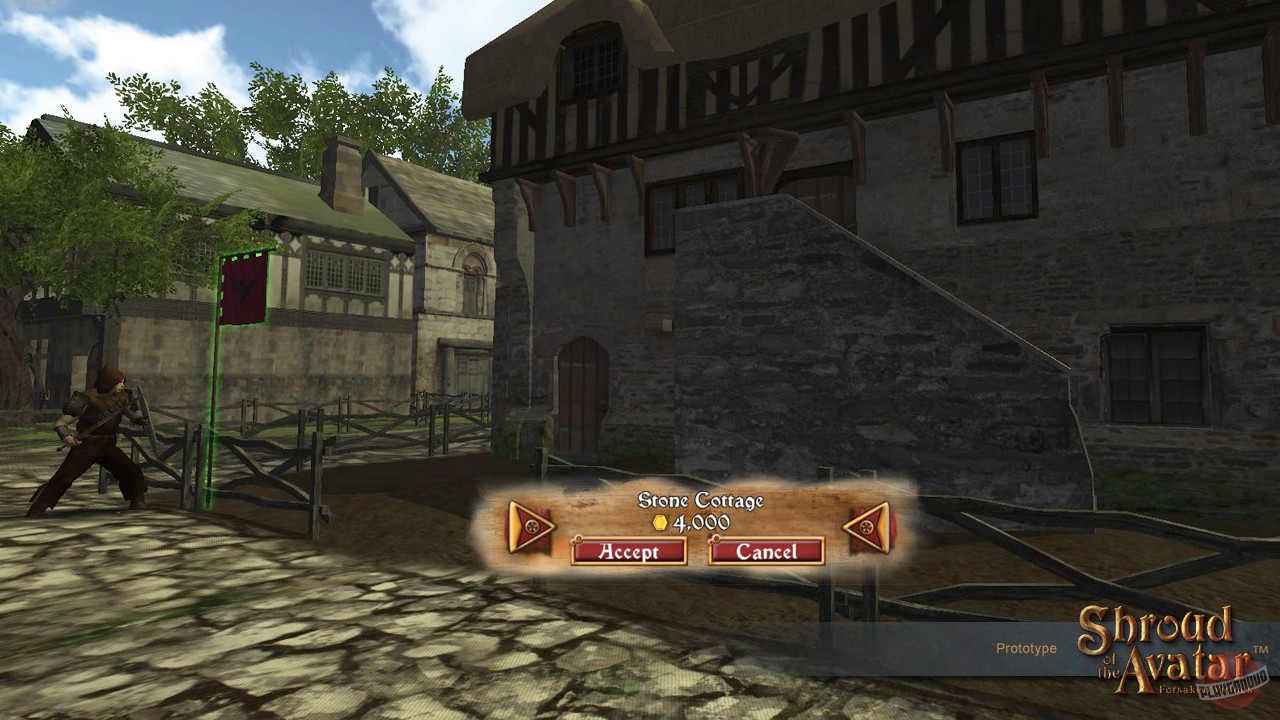1280x720 pixels.
Task: Click the 4,000 price value
Action: coord(707,520)
